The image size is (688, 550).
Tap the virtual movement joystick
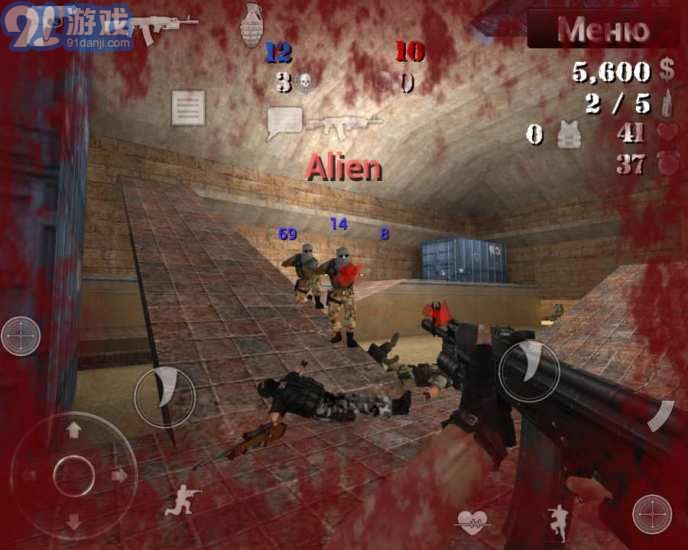(73, 475)
